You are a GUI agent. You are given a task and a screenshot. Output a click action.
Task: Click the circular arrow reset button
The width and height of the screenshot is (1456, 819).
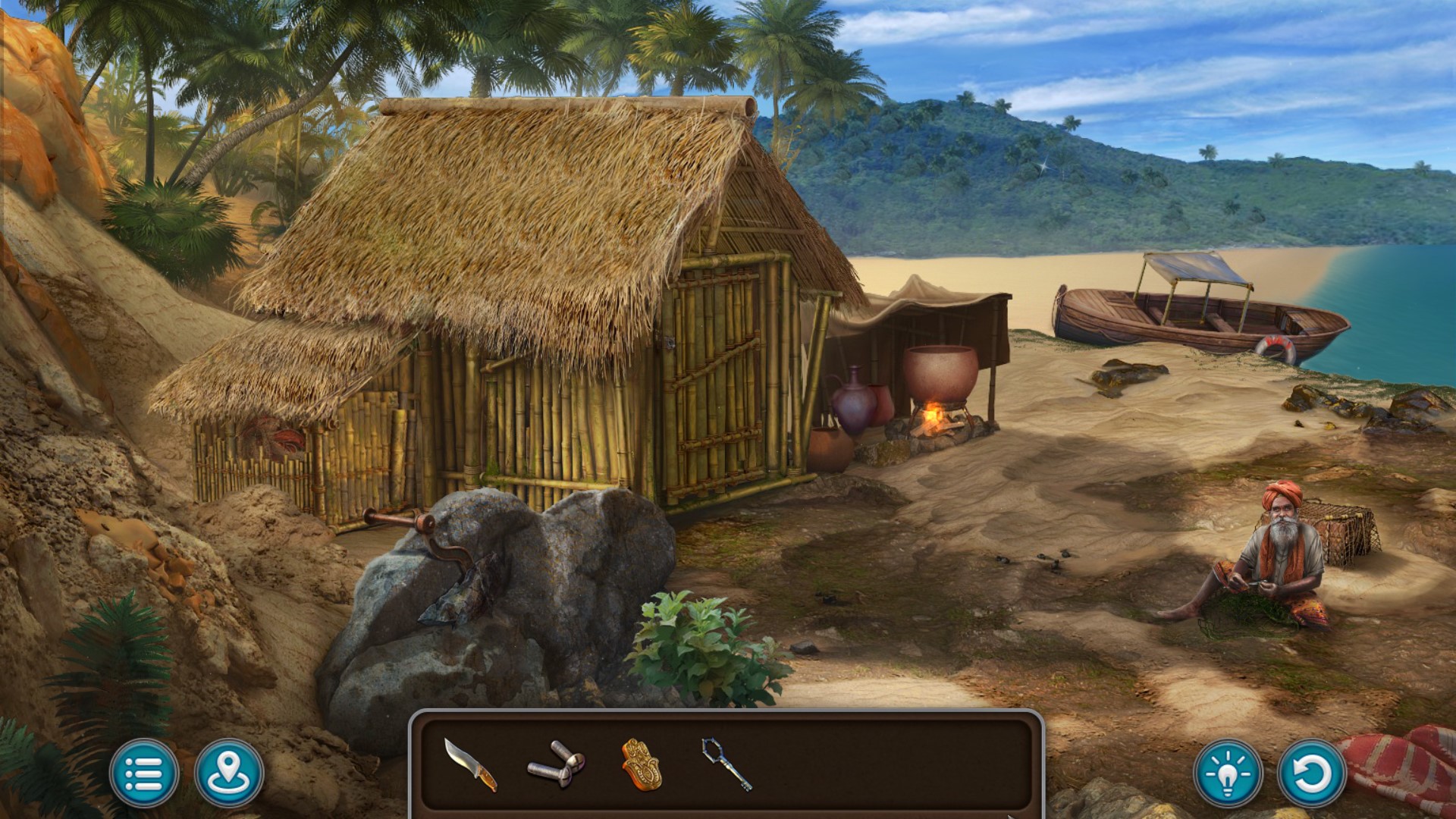(x=1311, y=773)
